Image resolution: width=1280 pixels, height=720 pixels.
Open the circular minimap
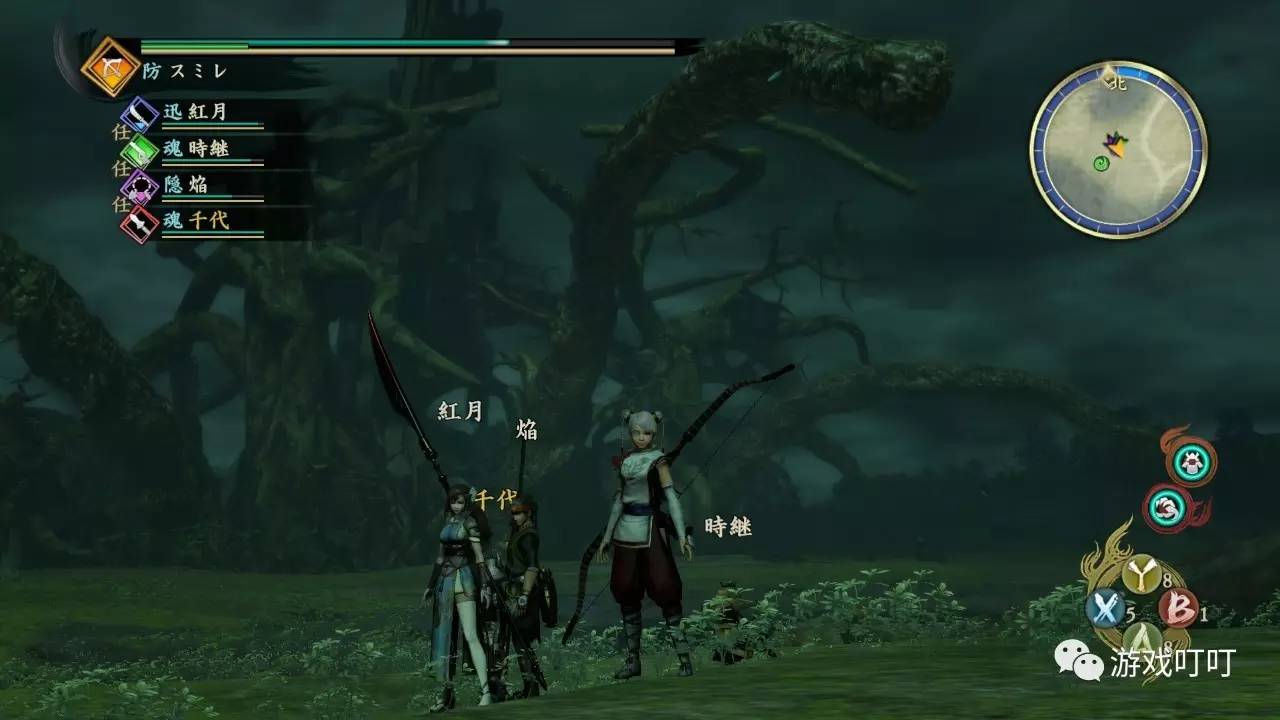tap(1118, 150)
